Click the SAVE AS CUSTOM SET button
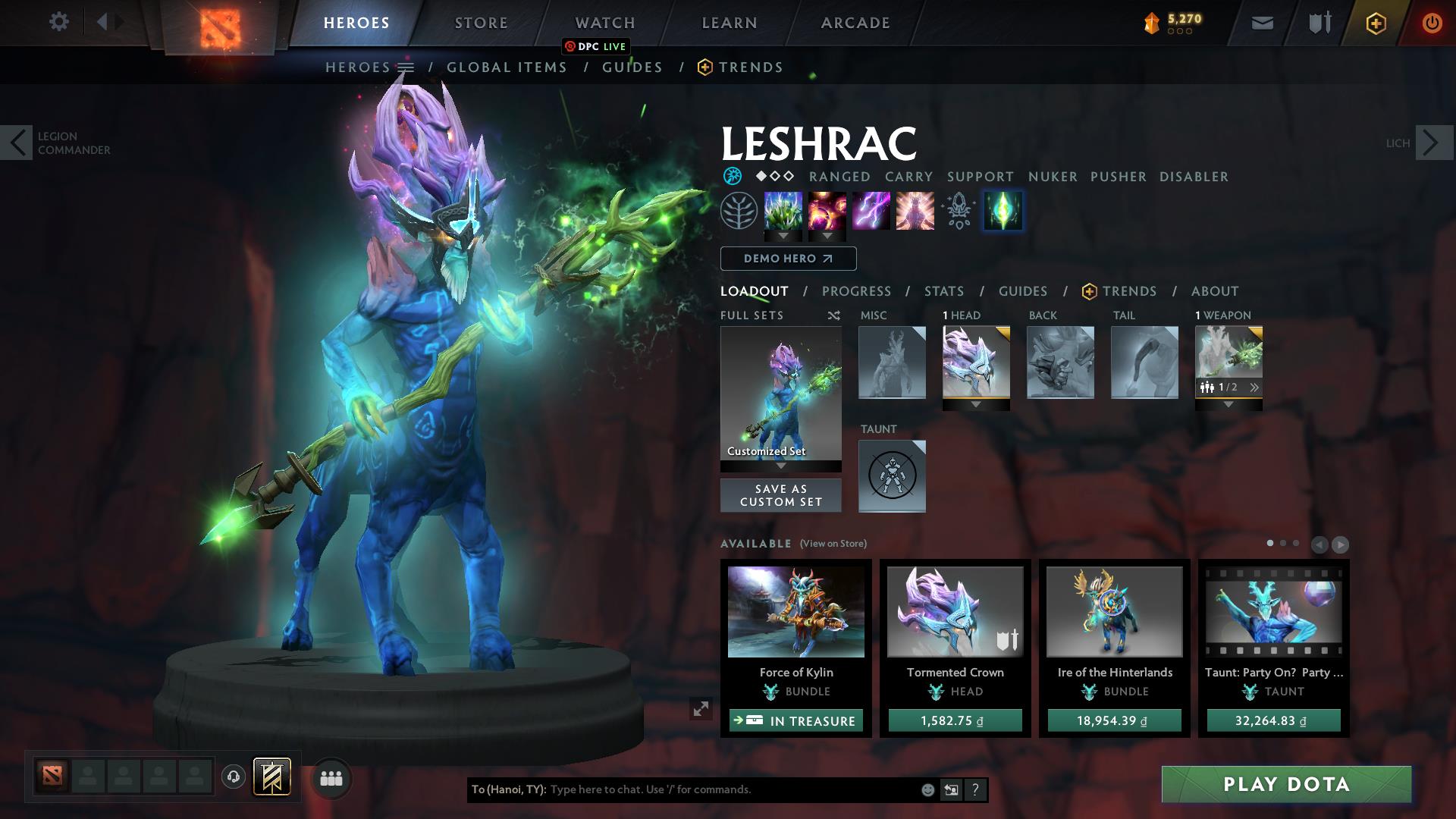Viewport: 1456px width, 819px height. point(780,495)
